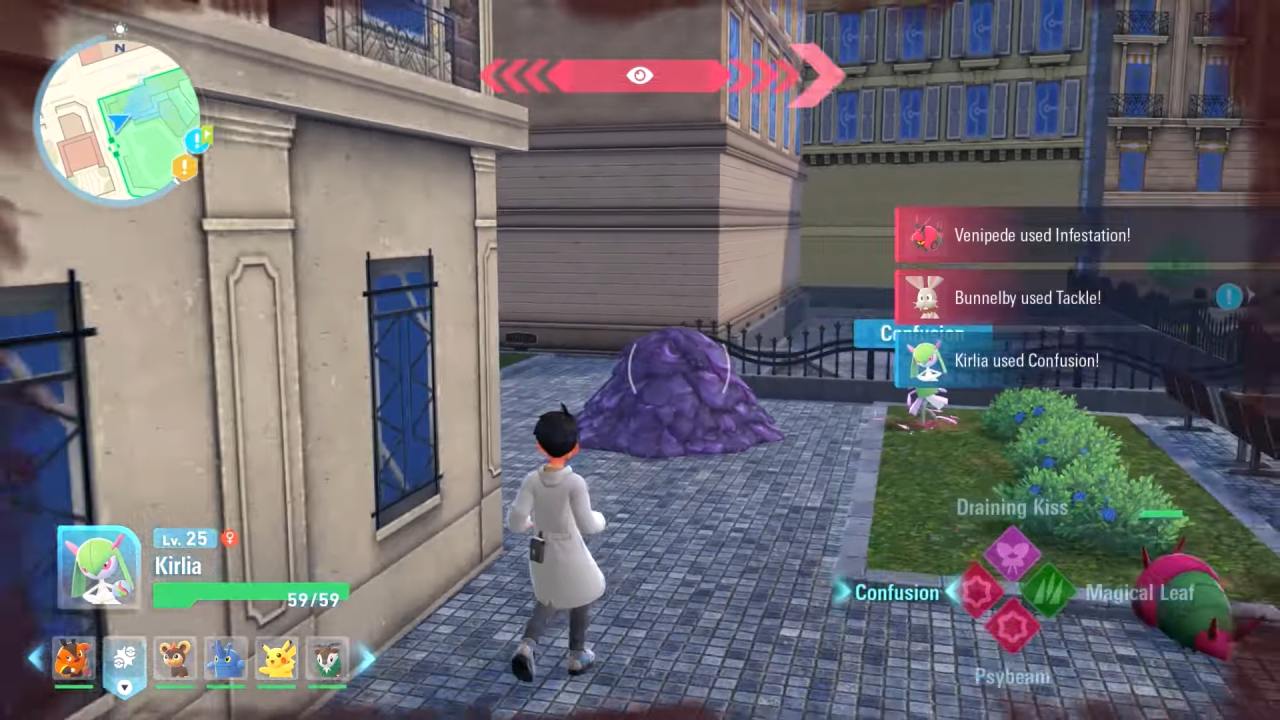Select the Magical Leaf move icon
Viewport: 1280px width, 720px height.
coord(1049,591)
